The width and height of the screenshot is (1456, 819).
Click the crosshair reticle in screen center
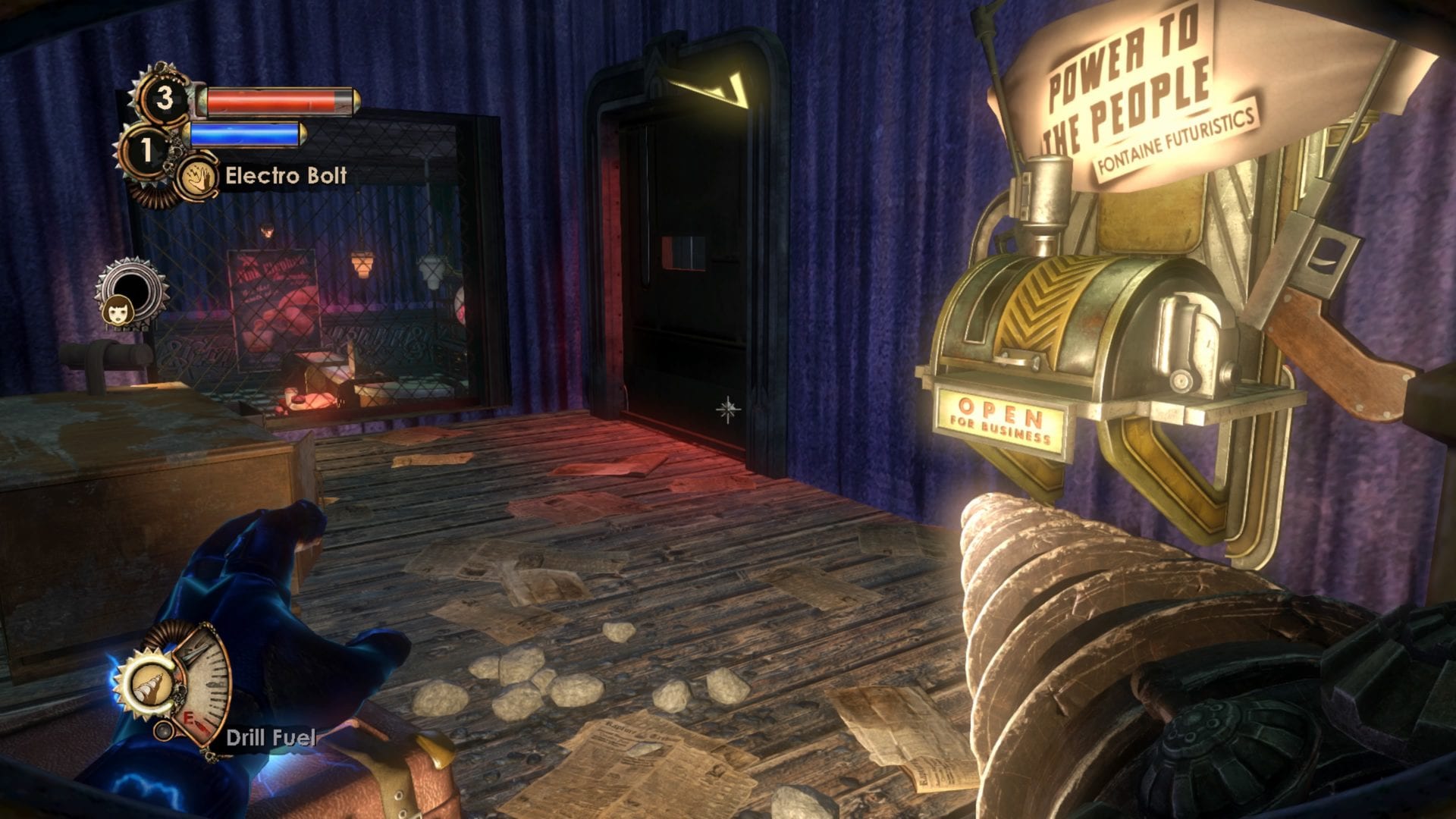click(x=726, y=411)
